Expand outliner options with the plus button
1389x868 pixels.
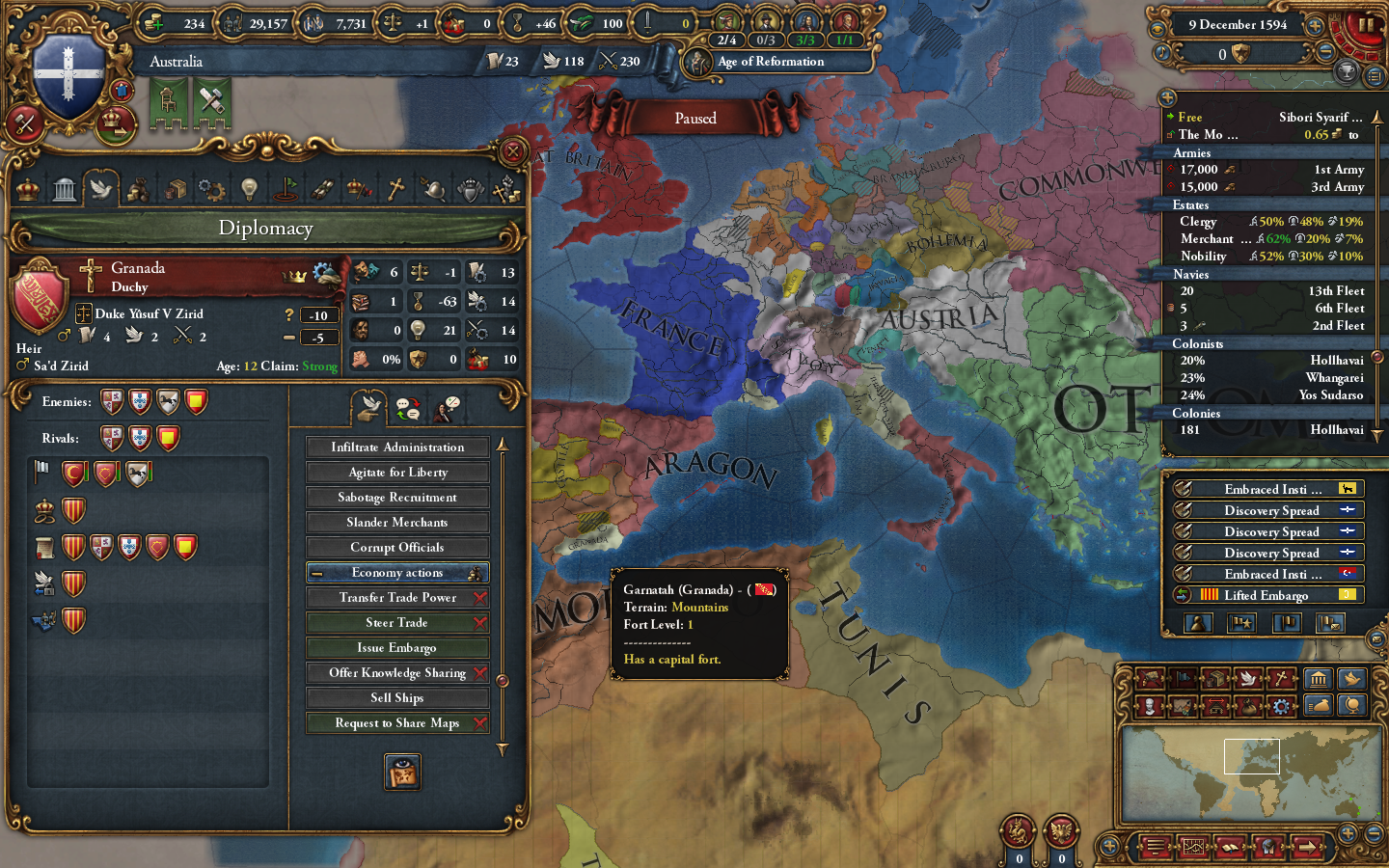coord(1168,97)
